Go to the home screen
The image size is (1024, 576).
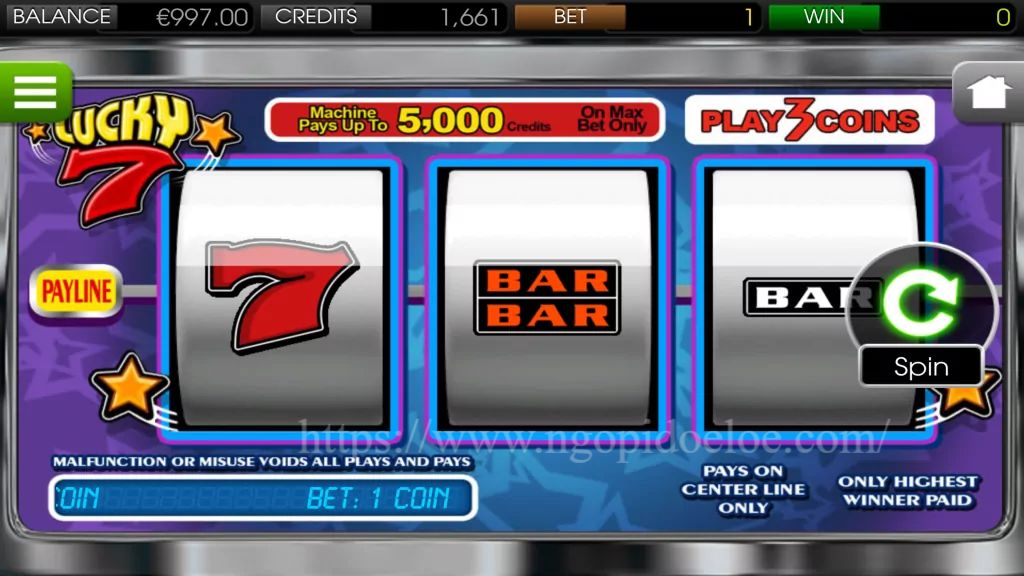[x=987, y=93]
